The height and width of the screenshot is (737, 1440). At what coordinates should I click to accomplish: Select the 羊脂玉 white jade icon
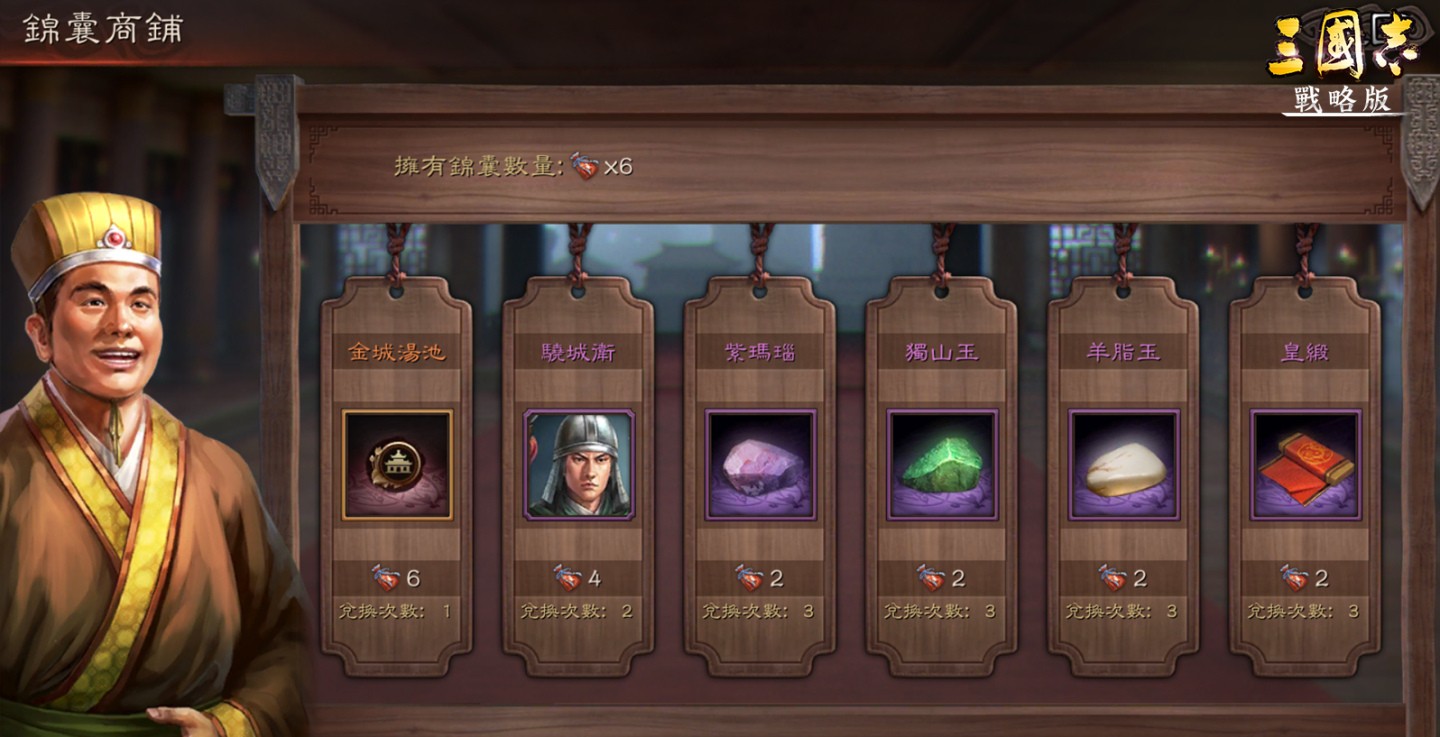coord(1120,461)
